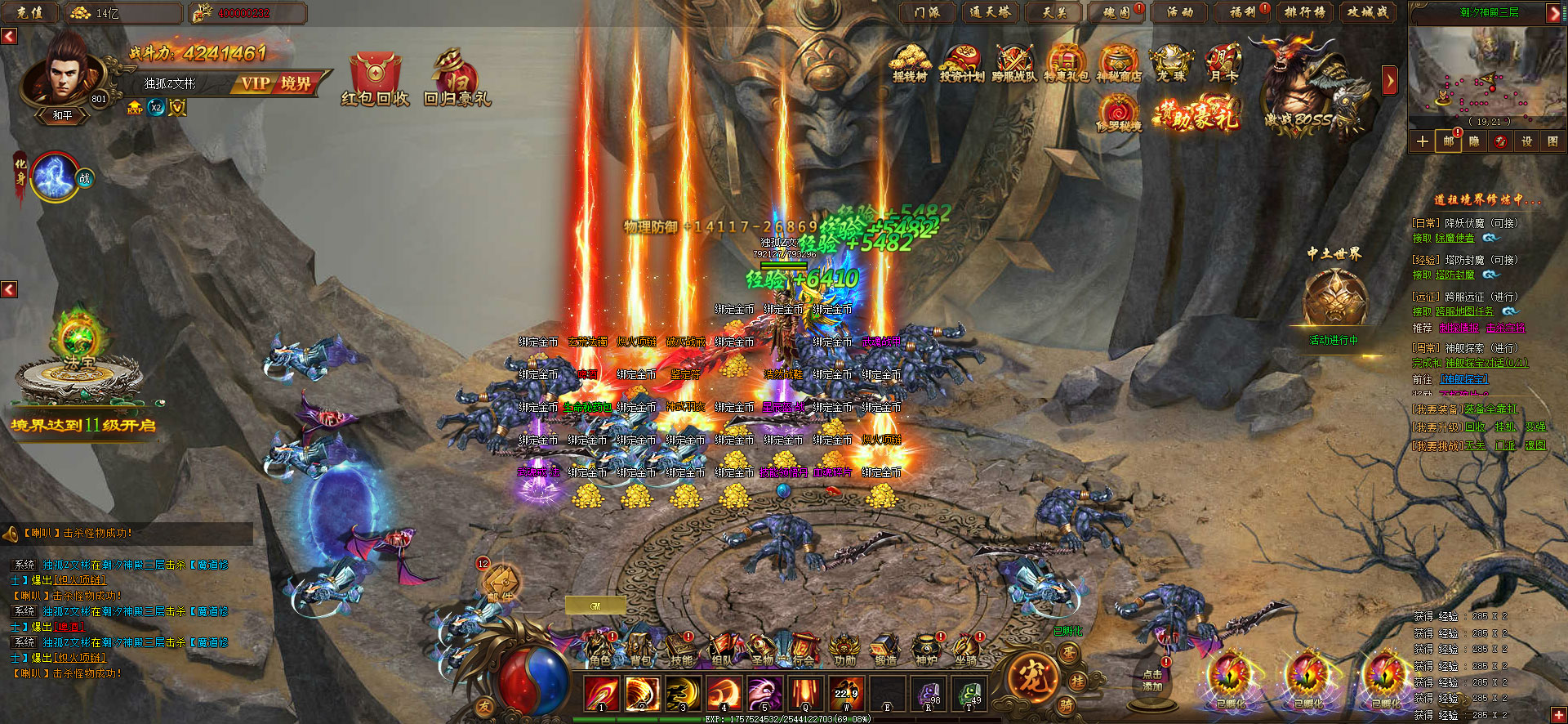The image size is (1568, 724).
Task: Open the 神秘商店 mystery shop
Action: 1119,63
